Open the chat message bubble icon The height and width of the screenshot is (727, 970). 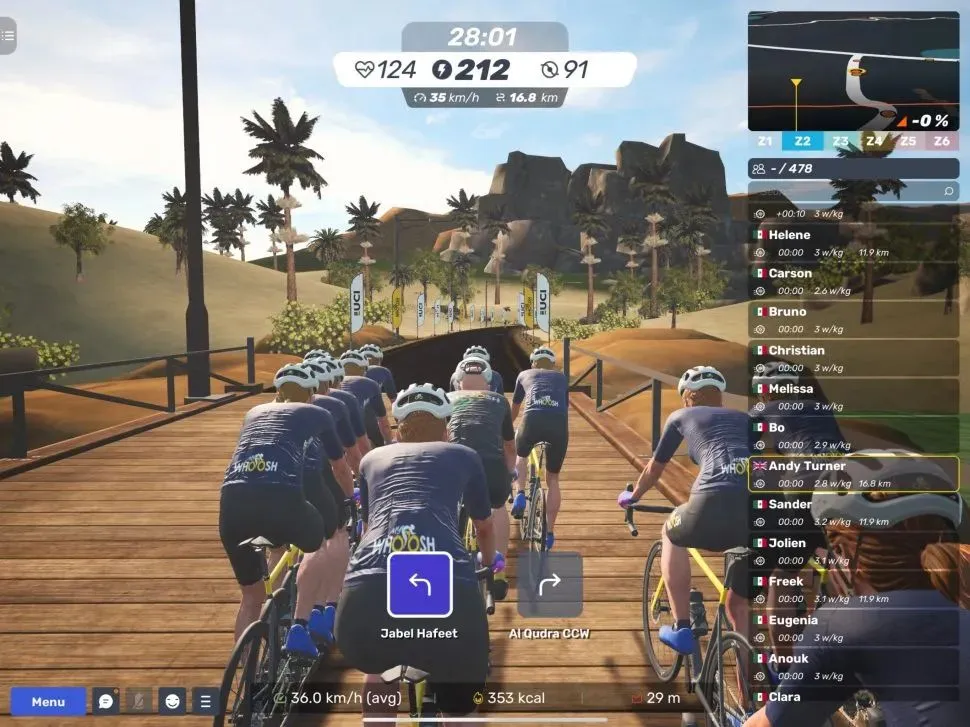(106, 701)
